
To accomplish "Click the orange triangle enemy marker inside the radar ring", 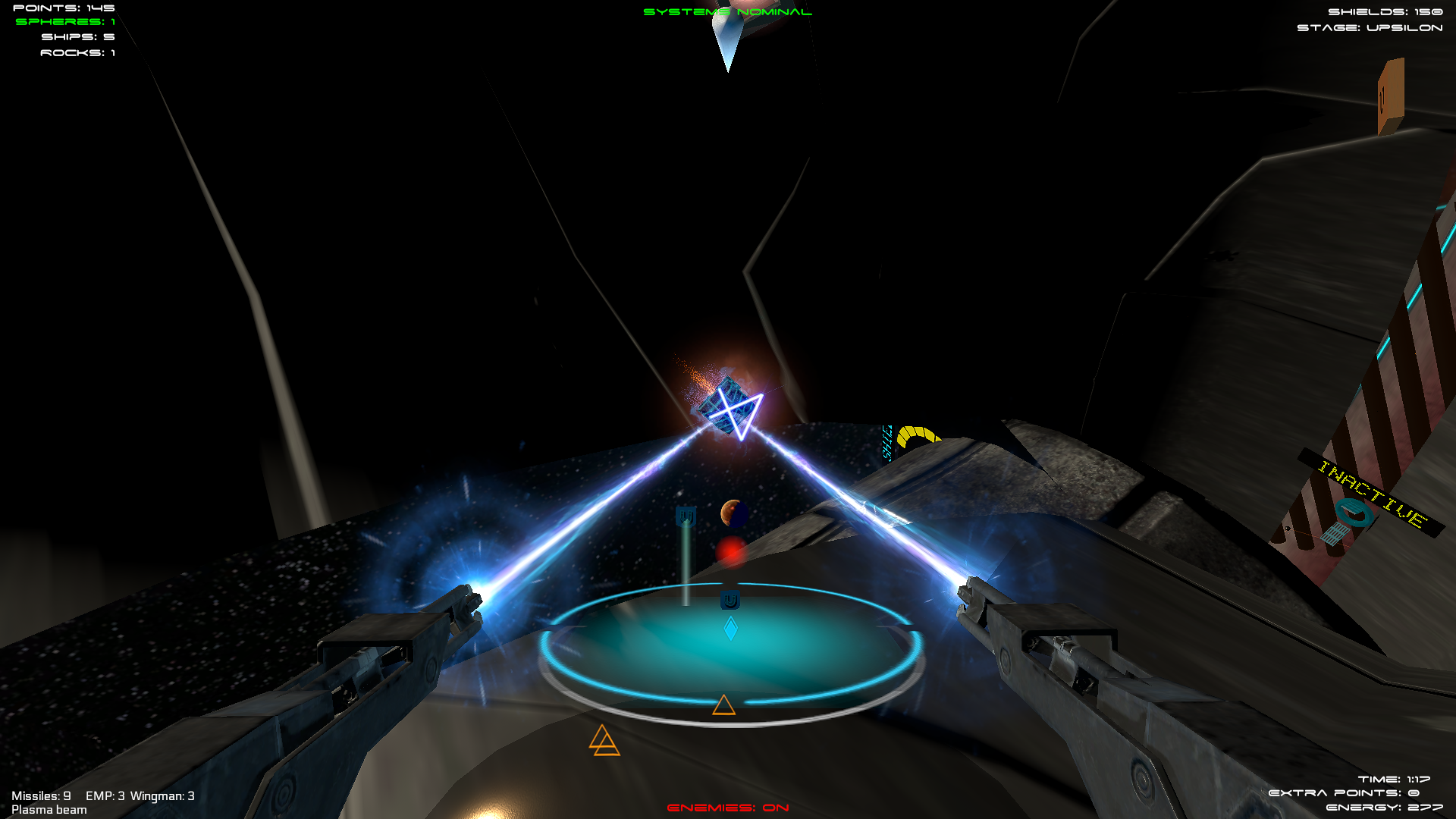I will 723,706.
